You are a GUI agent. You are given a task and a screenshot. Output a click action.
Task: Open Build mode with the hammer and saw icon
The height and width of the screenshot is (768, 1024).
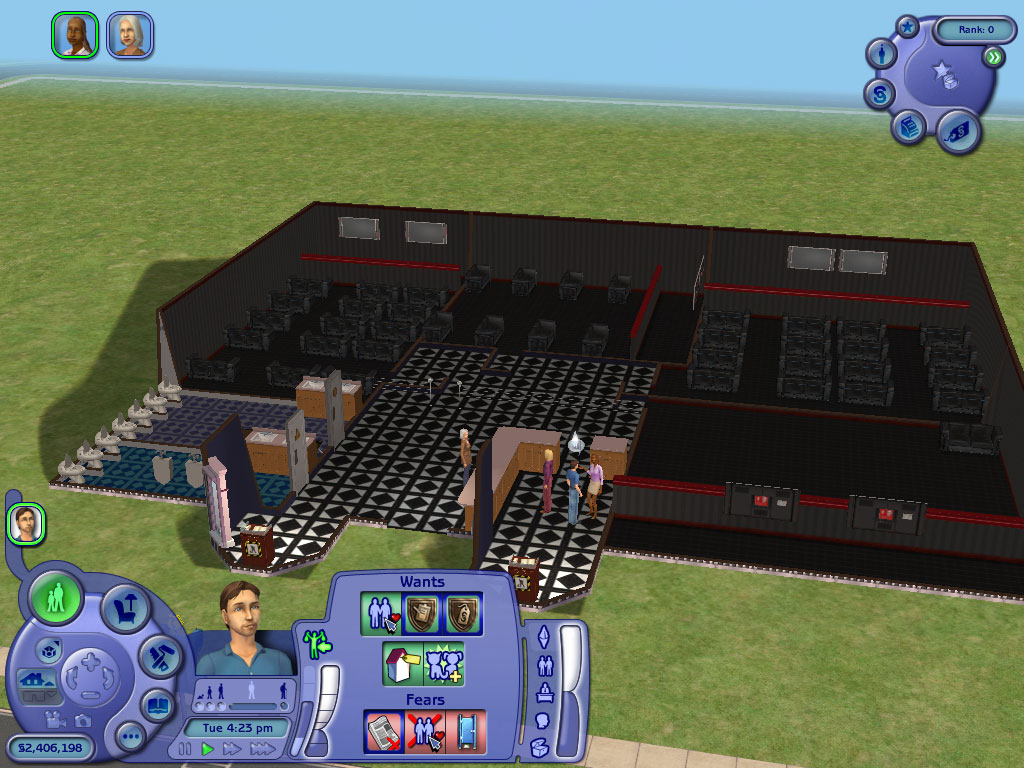coord(159,656)
